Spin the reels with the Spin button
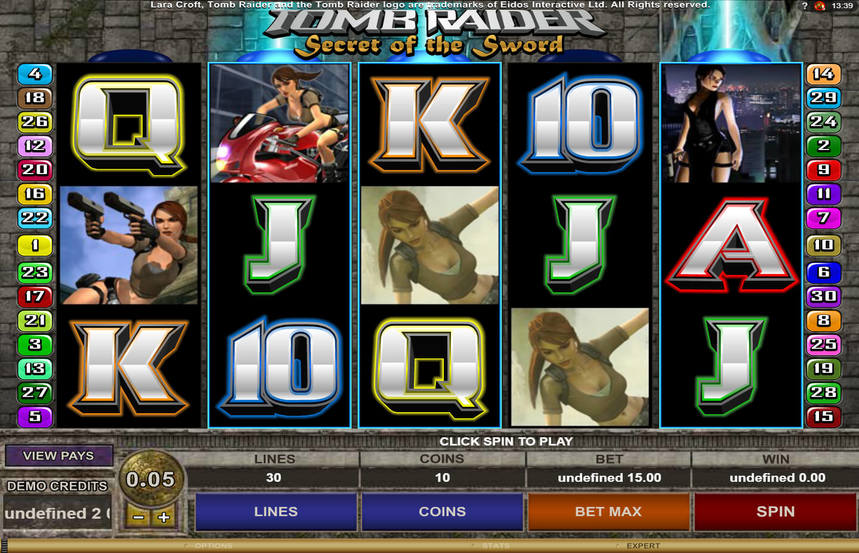The image size is (859, 553). 775,511
